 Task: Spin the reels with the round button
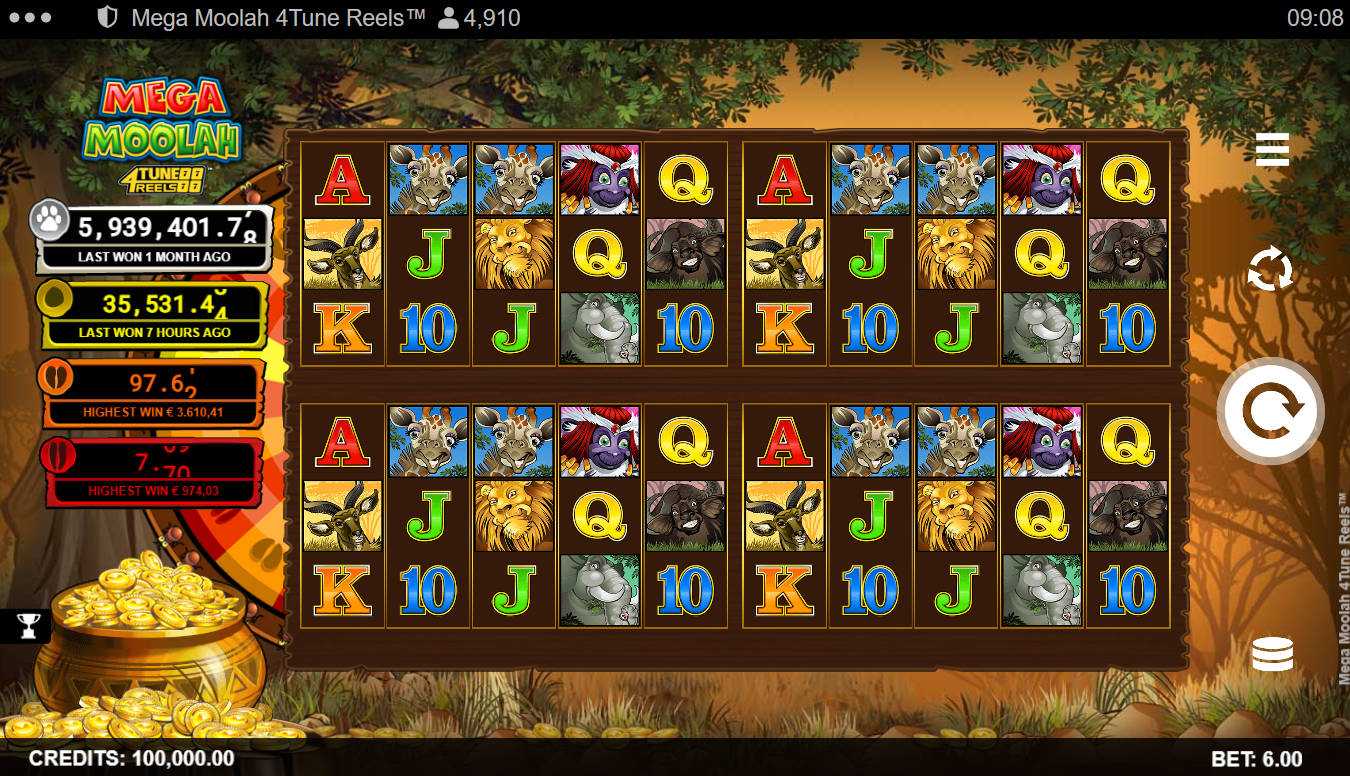[1270, 410]
